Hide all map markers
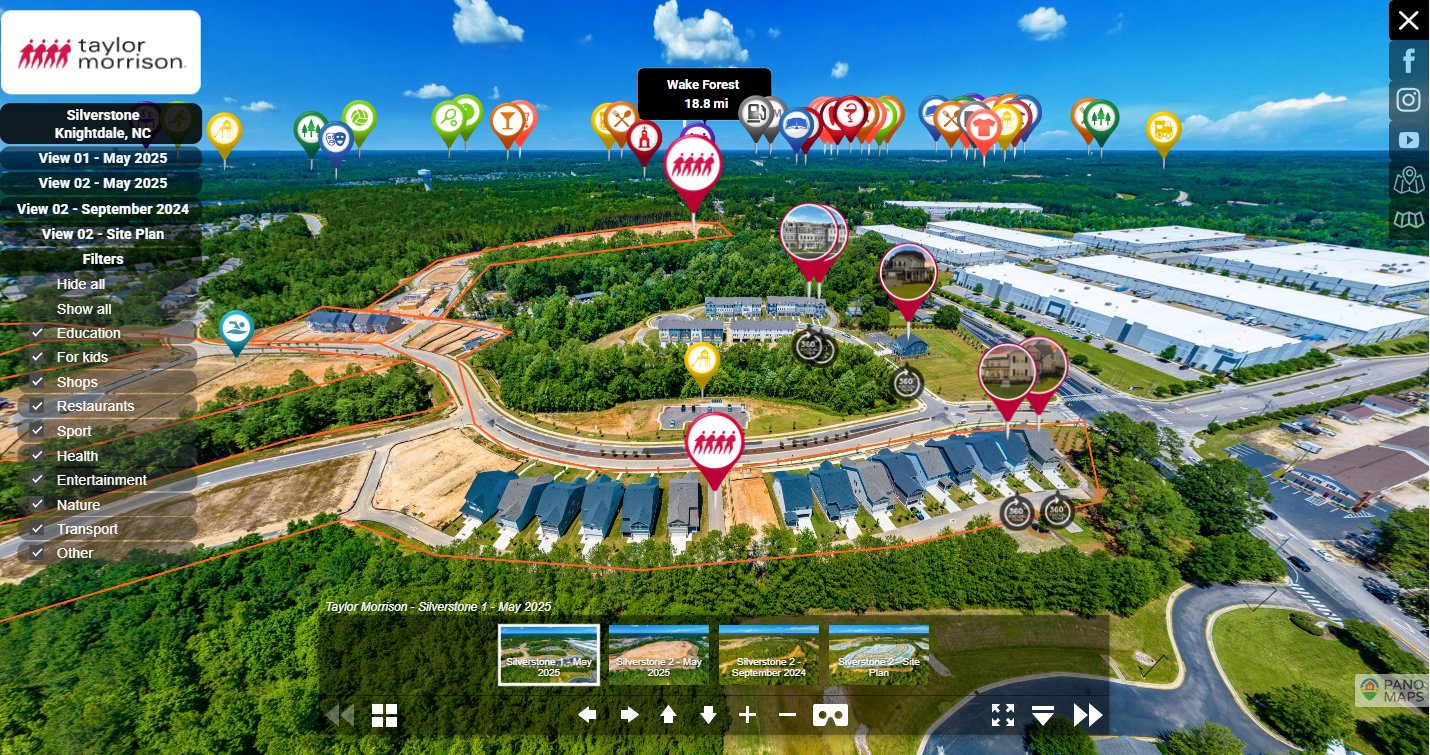1430x755 pixels. tap(81, 284)
